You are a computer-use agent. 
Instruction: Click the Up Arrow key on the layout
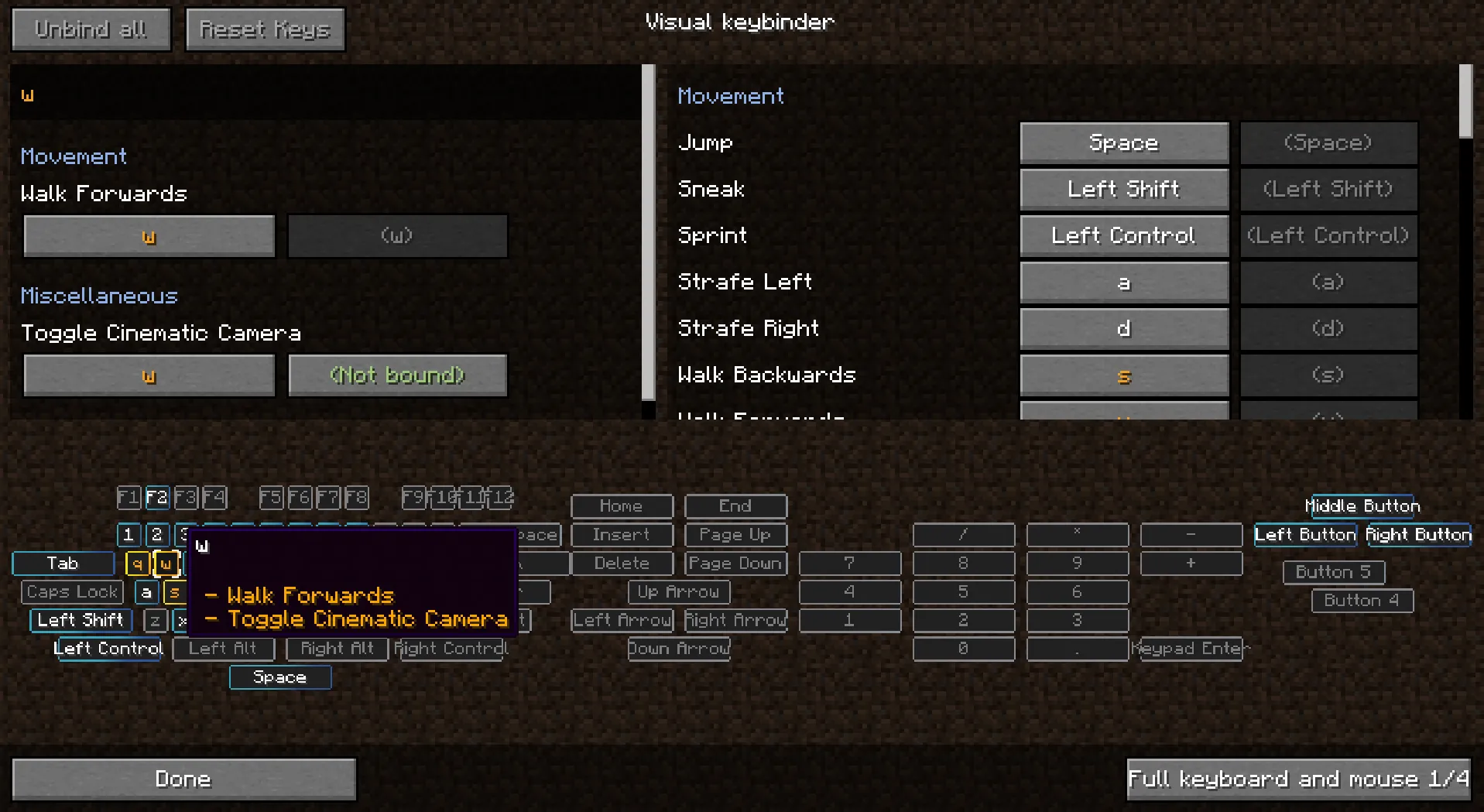(678, 592)
